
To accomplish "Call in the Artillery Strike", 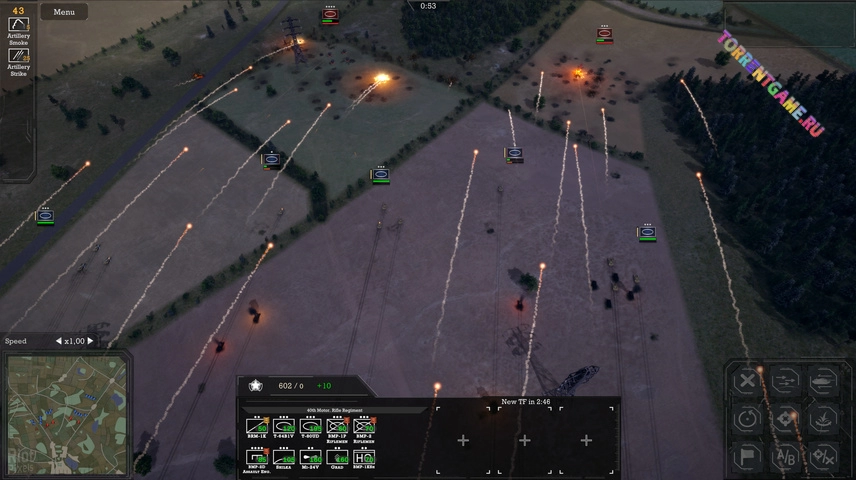I will click(19, 56).
